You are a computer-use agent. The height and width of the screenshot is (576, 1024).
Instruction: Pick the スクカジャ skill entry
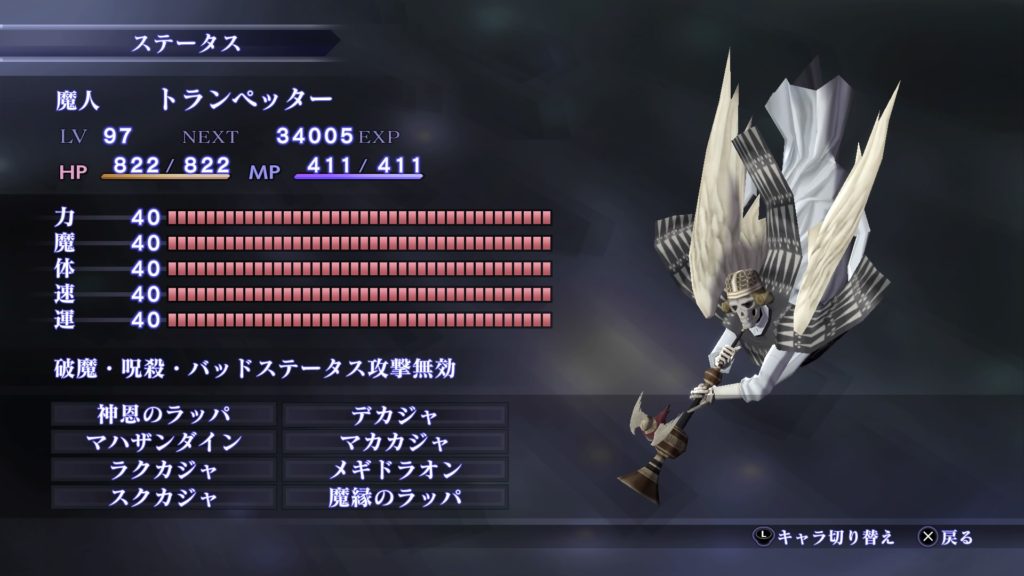point(162,497)
